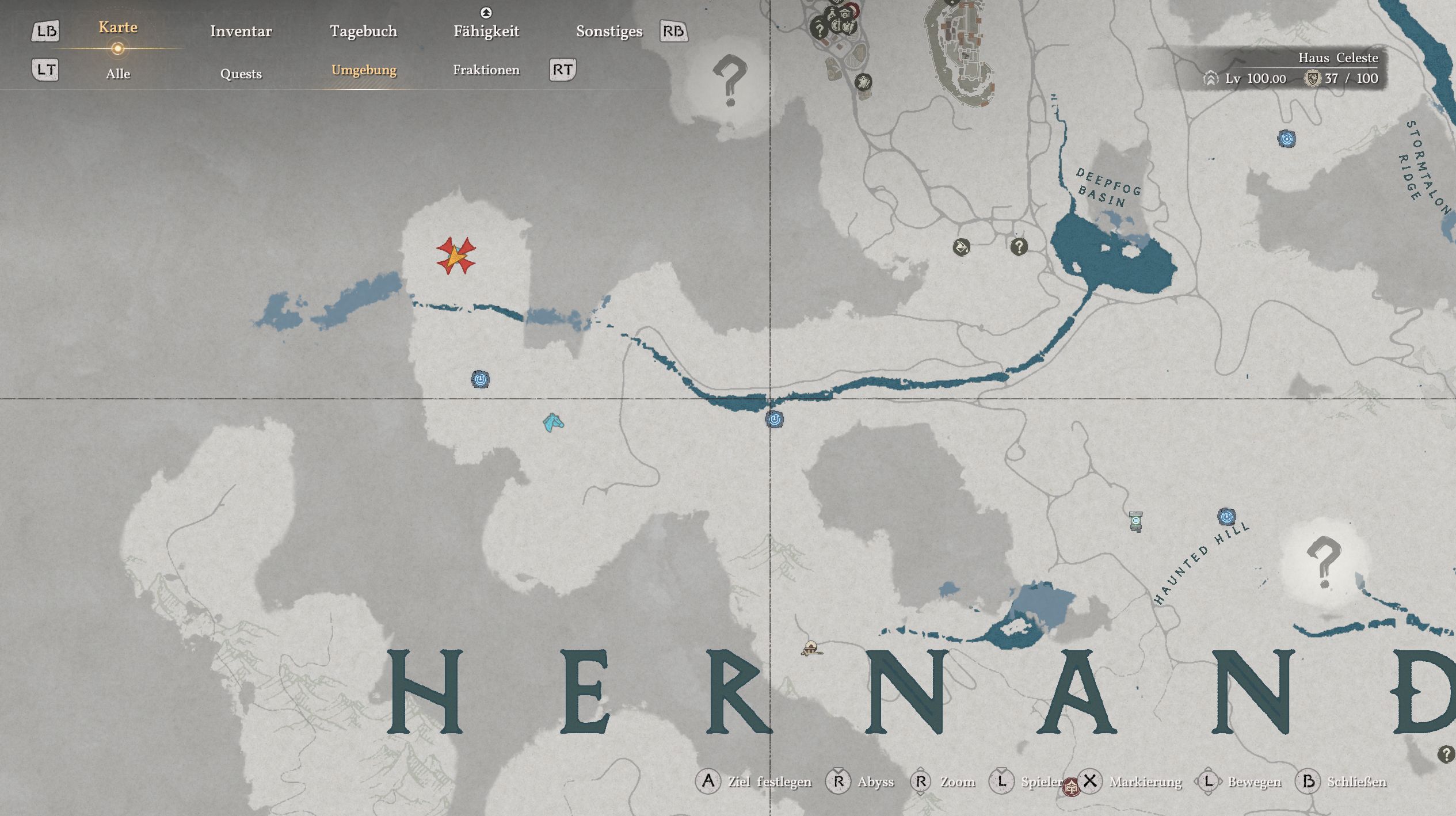Switch to the Inventar tab
This screenshot has width=1456, height=816.
pyautogui.click(x=241, y=31)
